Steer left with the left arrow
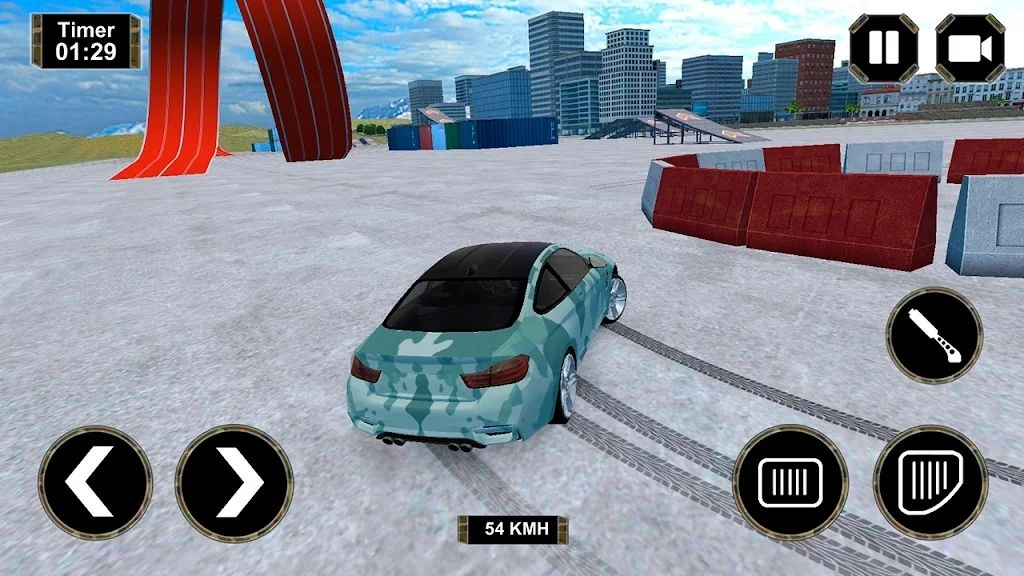Viewport: 1024px width, 576px height. coord(95,483)
